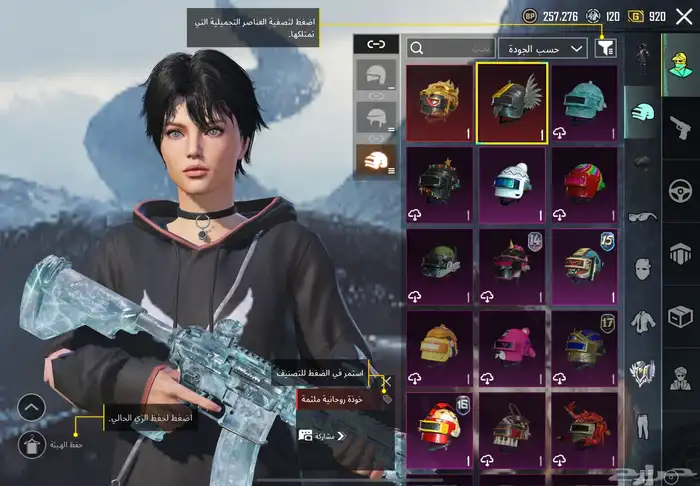Choose the red rainbow-striped helmet

click(x=585, y=185)
